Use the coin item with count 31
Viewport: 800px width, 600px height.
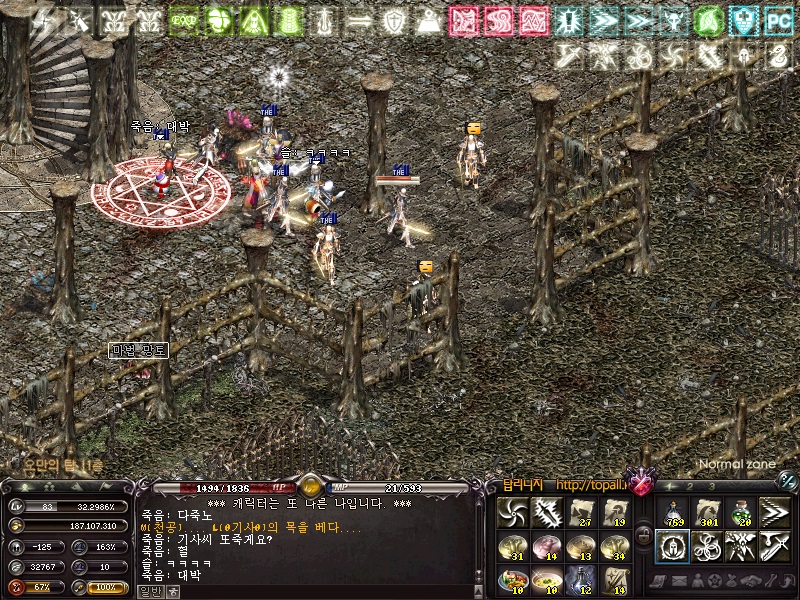[x=513, y=546]
